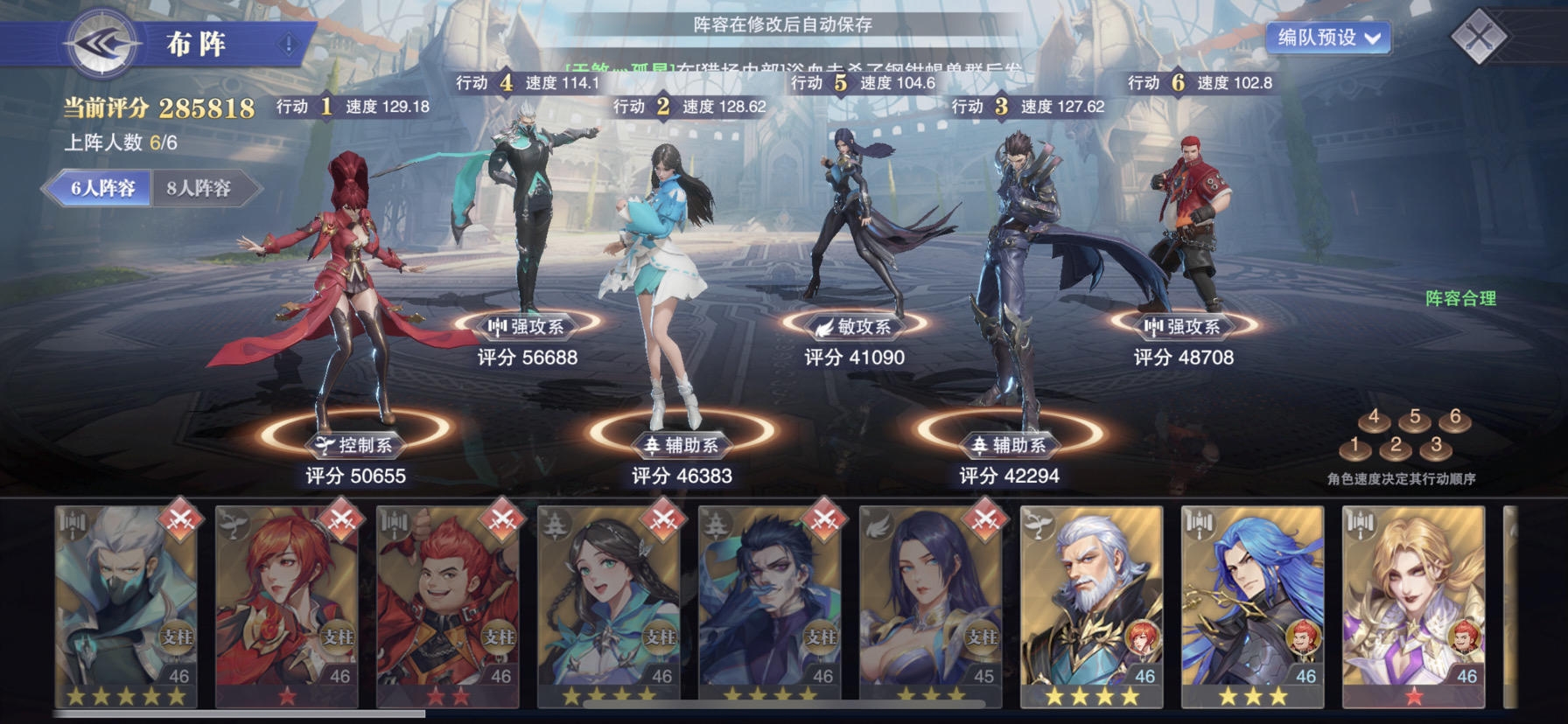Switch to the 6人阵容 tab
Viewport: 1568px width, 724px height.
click(x=101, y=188)
